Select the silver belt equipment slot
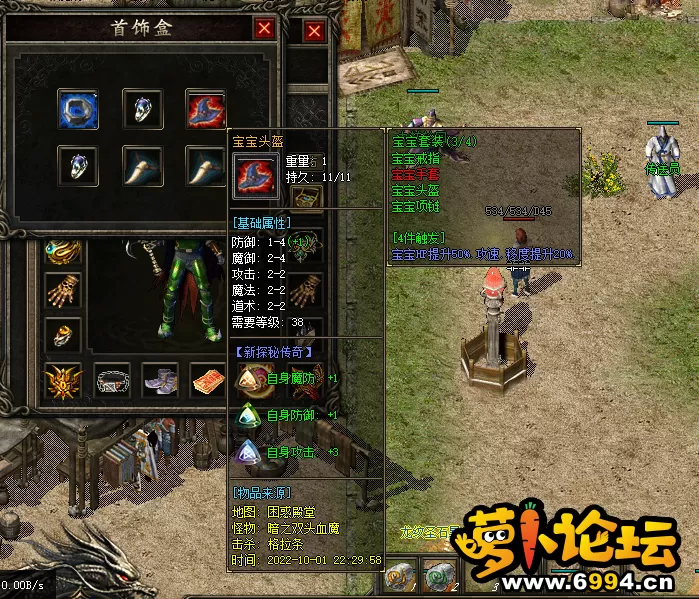Screen dimensions: 699x599 click(x=112, y=381)
